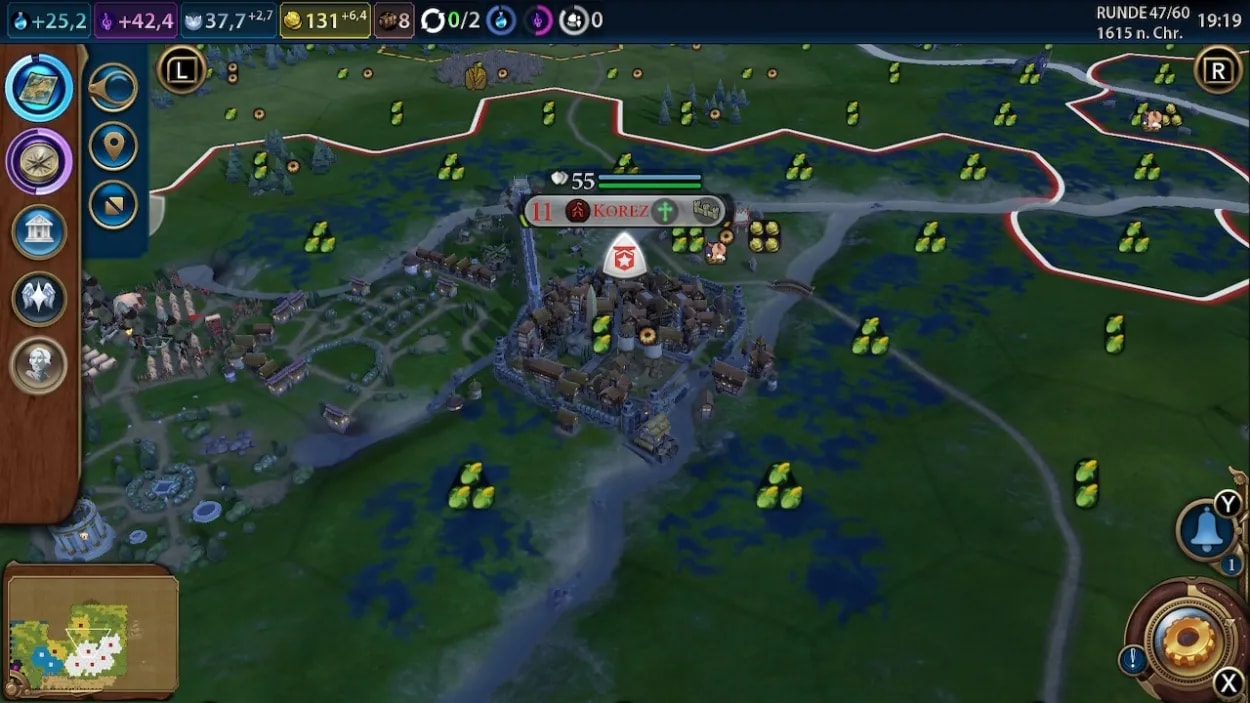Open the government screen with temple icon
The image size is (1250, 703).
pos(39,232)
